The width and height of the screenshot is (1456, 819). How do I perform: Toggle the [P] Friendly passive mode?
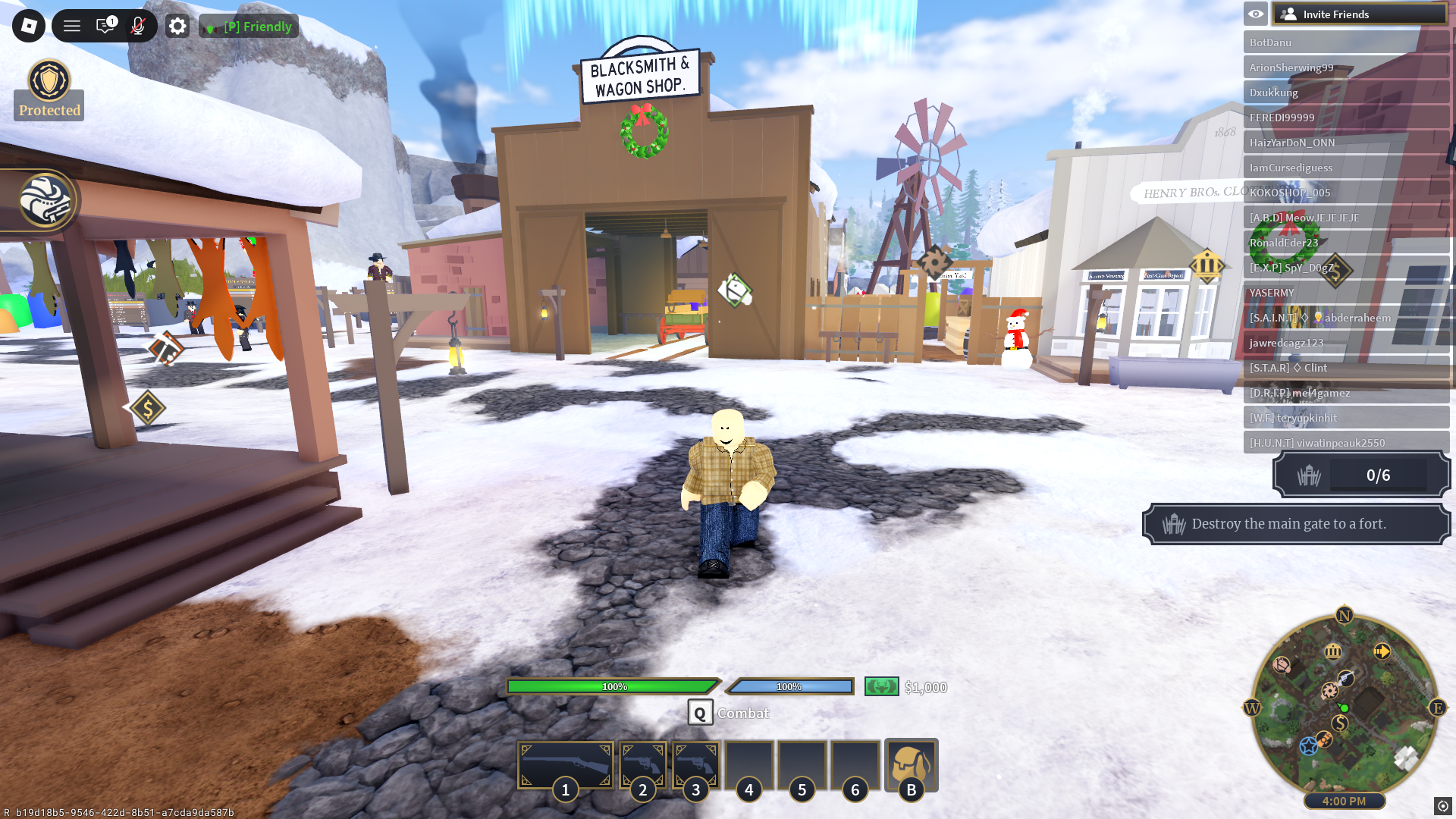248,26
